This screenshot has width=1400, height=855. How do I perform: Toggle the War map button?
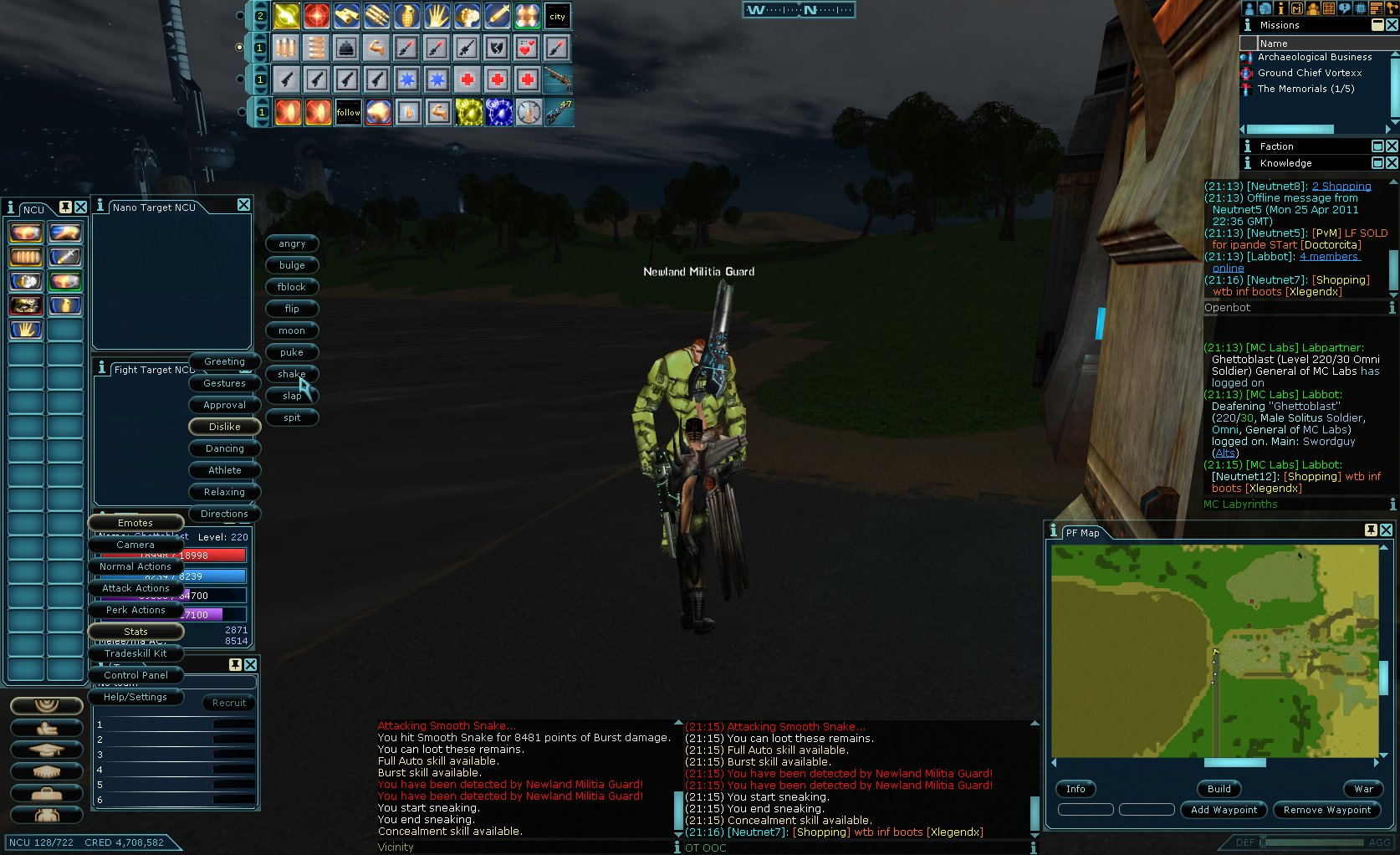1363,789
